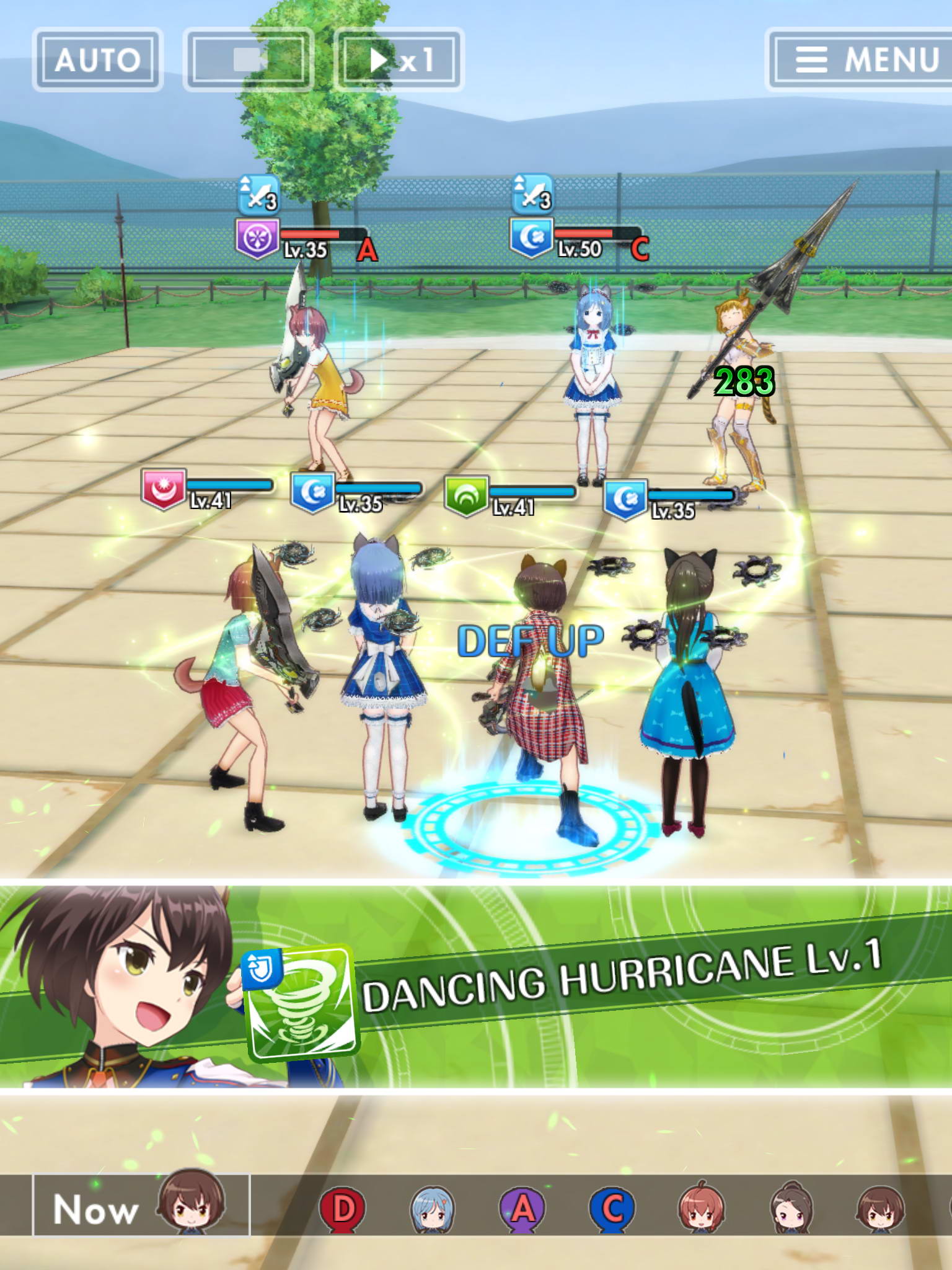Click the camera view button

(249, 60)
